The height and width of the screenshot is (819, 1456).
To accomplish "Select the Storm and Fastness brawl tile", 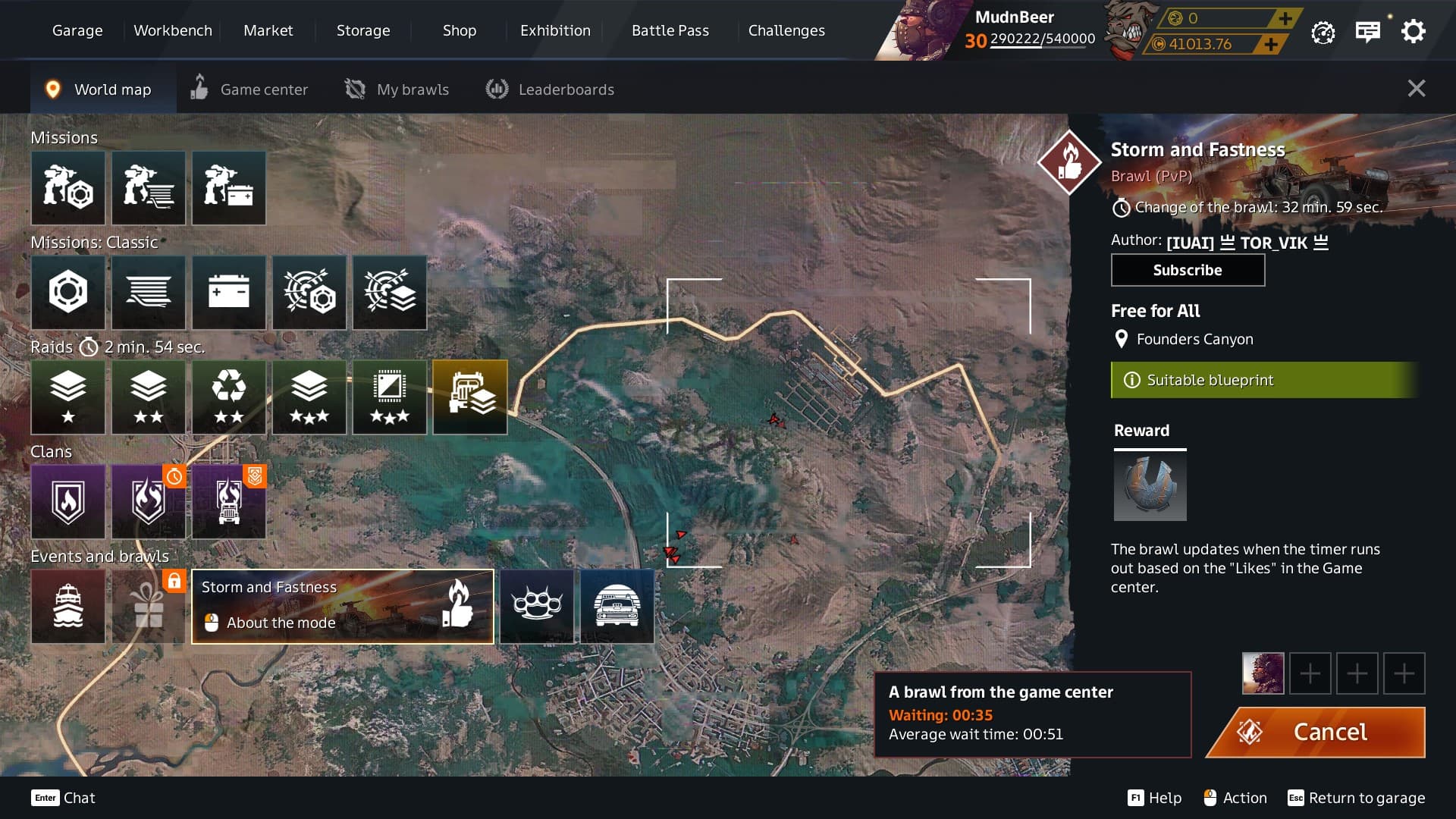I will [x=342, y=606].
